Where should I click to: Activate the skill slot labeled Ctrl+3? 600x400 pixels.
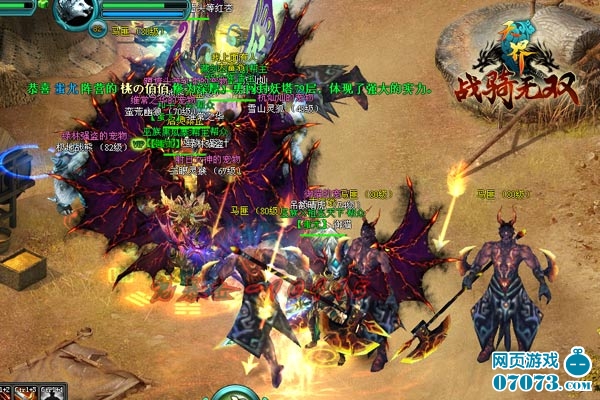(25, 391)
